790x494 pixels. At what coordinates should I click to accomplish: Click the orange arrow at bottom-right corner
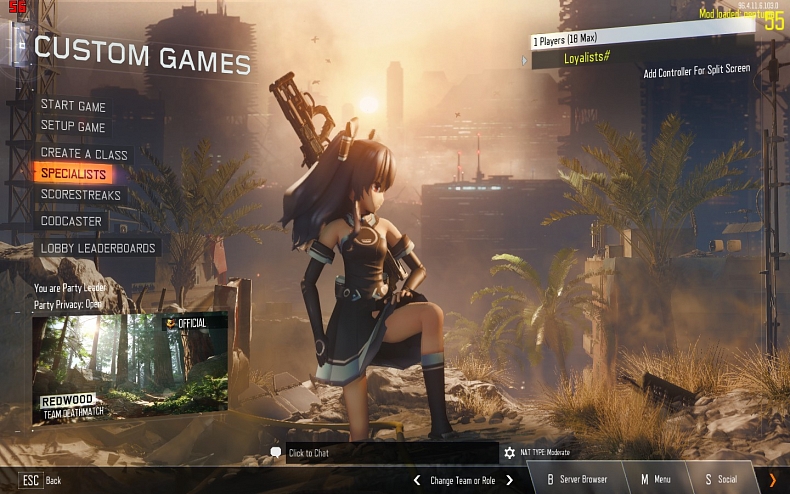772,480
